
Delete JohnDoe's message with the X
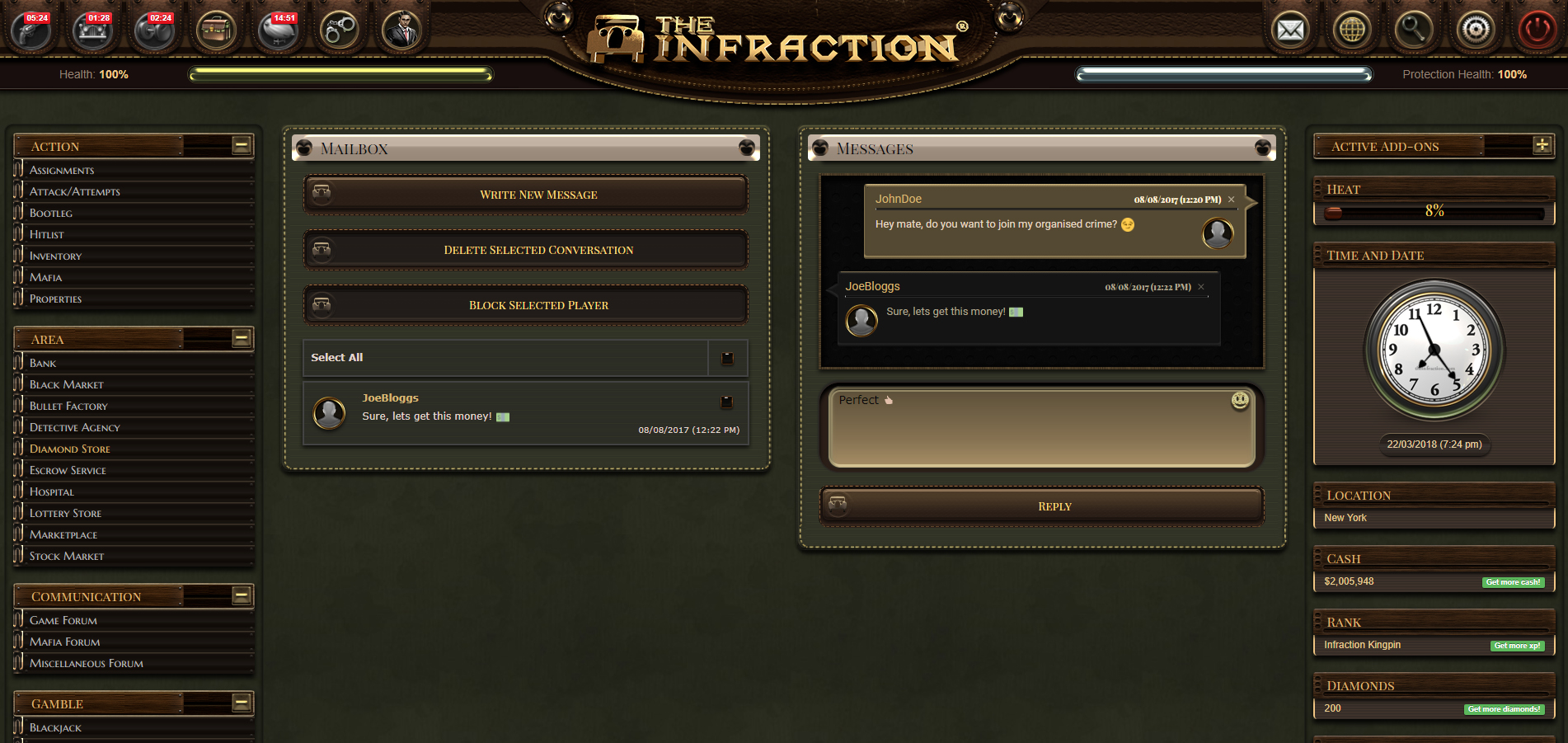click(1232, 200)
